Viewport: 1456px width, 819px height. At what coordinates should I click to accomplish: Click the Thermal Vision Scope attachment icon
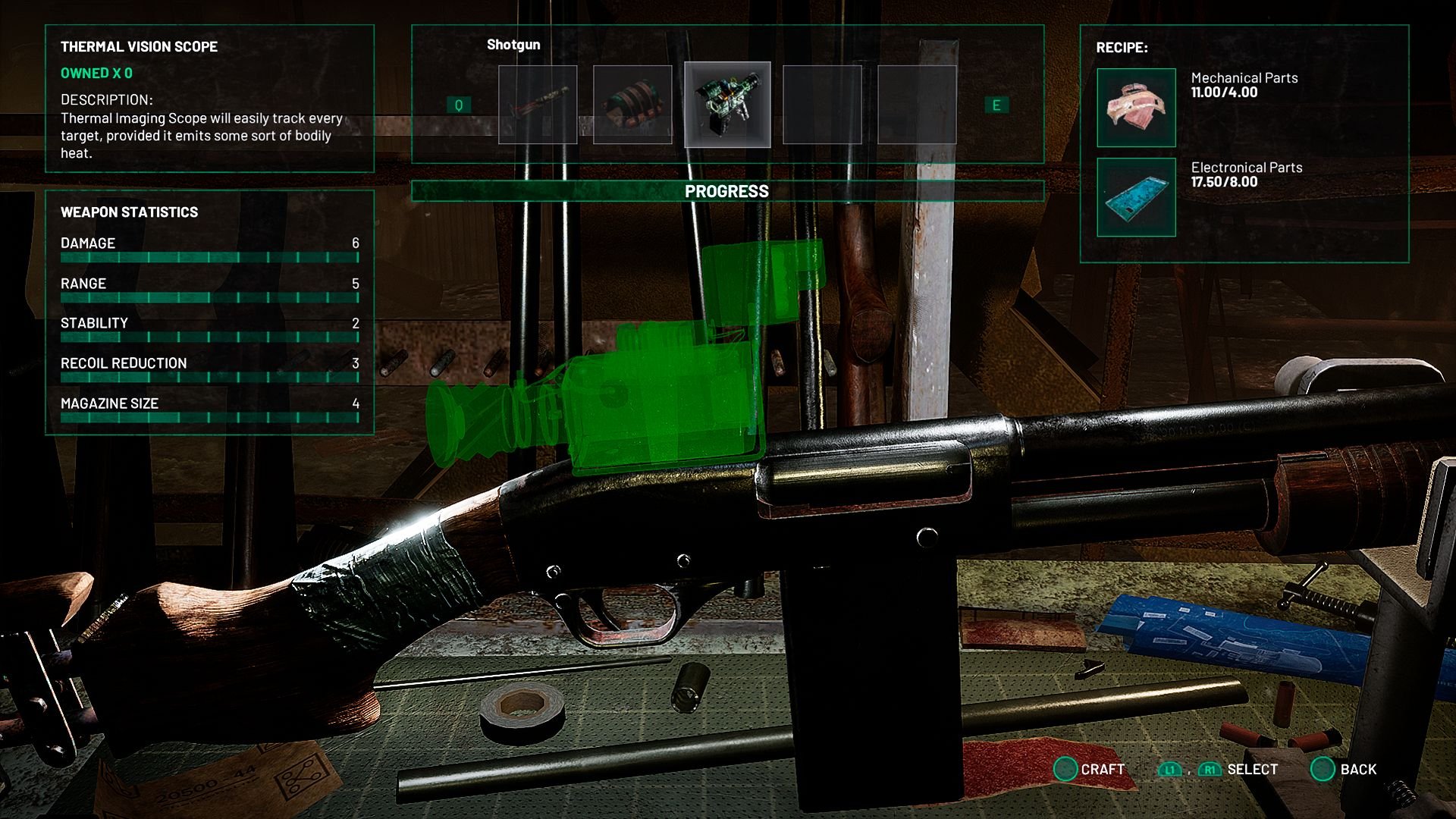(728, 105)
